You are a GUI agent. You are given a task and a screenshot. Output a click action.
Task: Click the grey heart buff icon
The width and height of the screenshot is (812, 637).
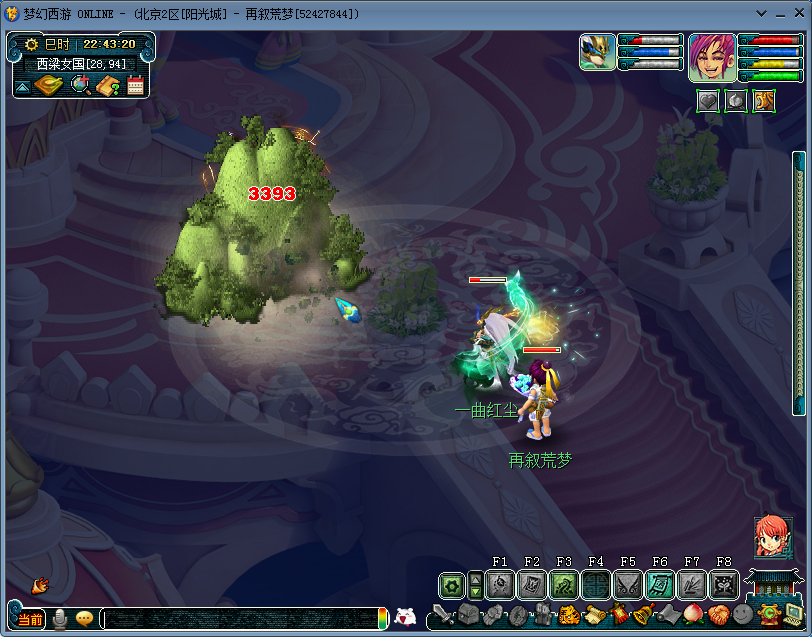point(708,100)
